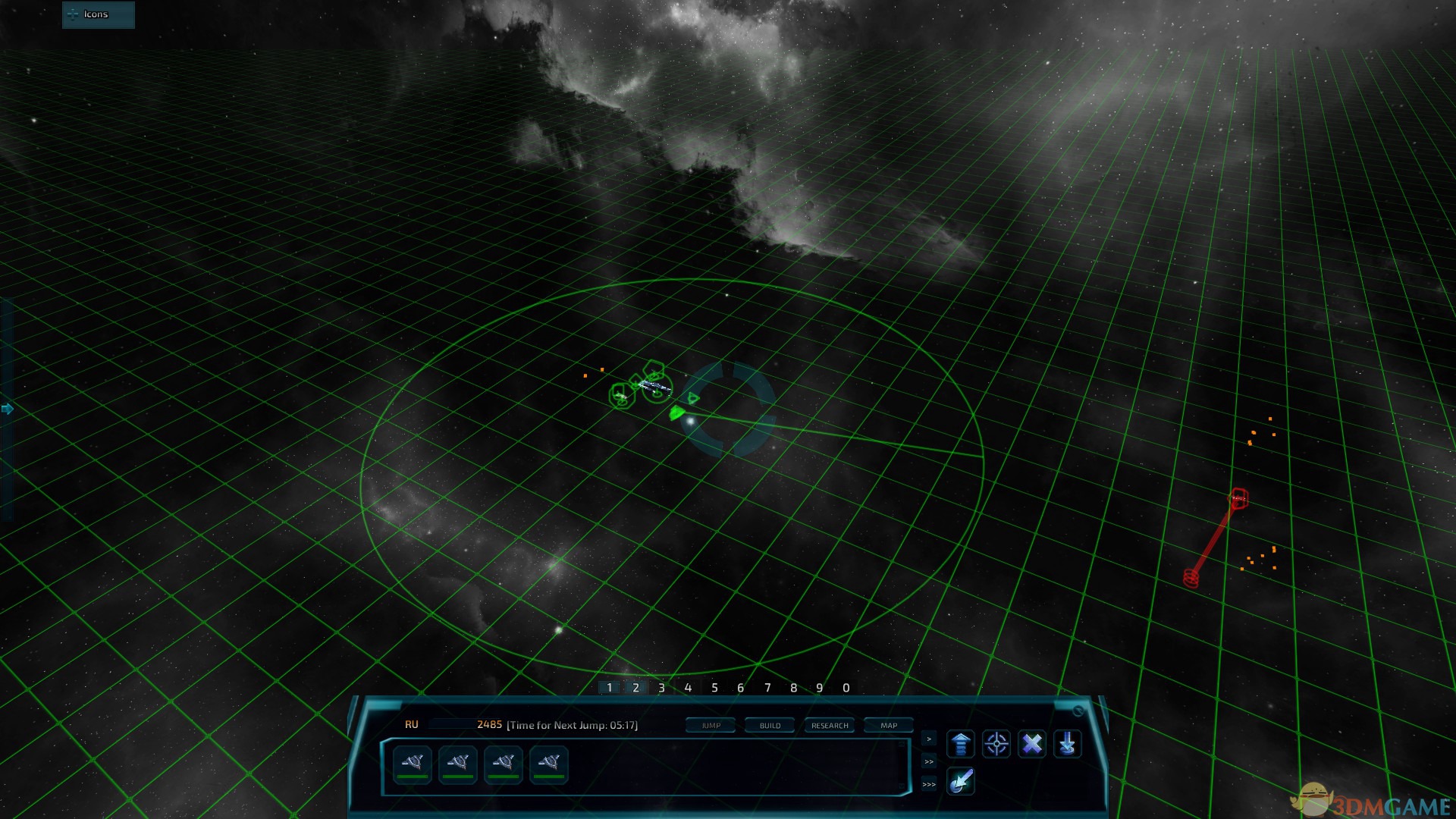1456x819 pixels.
Task: Select the fourth fighter portrait in the fleet bar
Action: [551, 764]
